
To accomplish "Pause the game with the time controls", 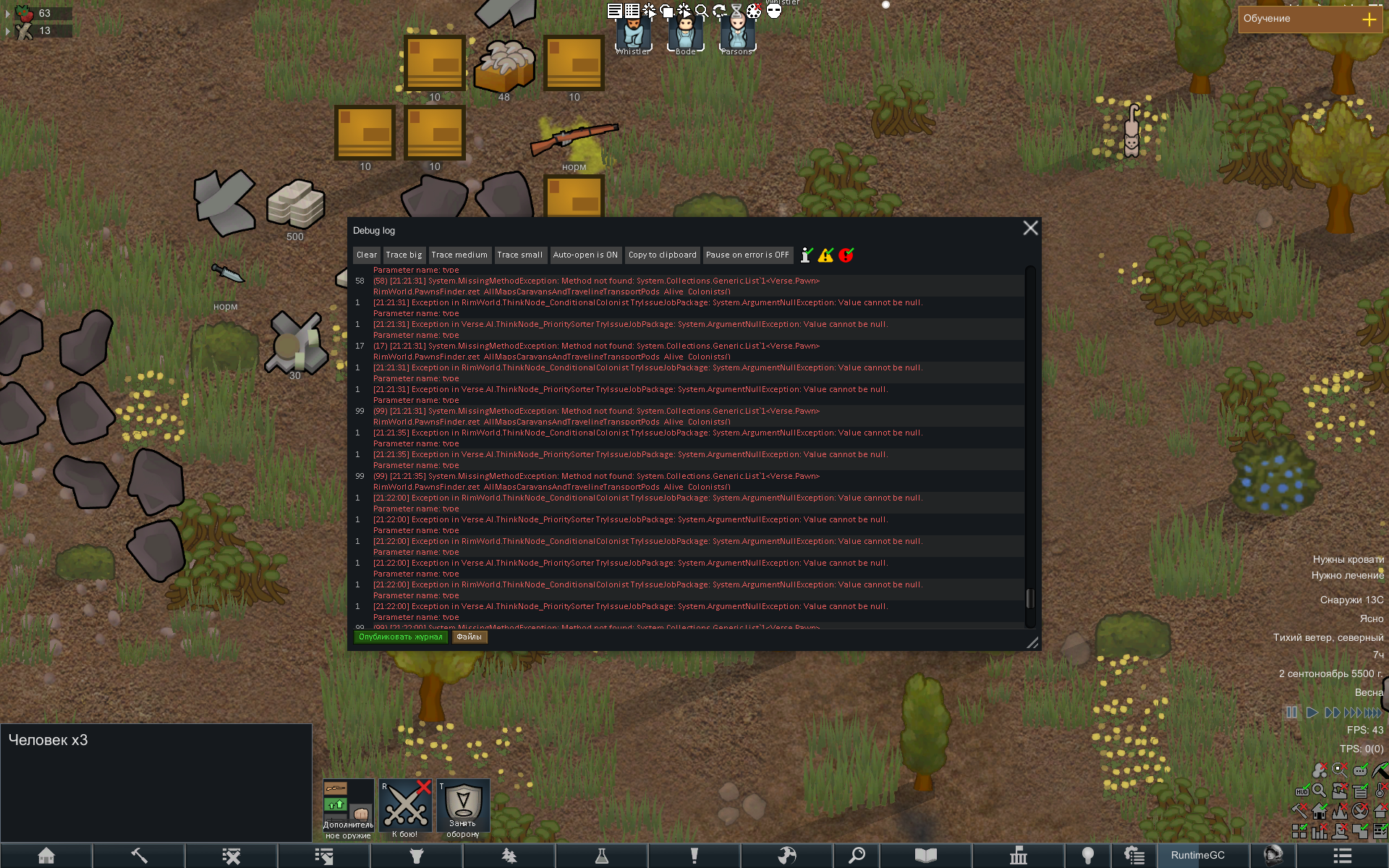I will tap(1291, 712).
